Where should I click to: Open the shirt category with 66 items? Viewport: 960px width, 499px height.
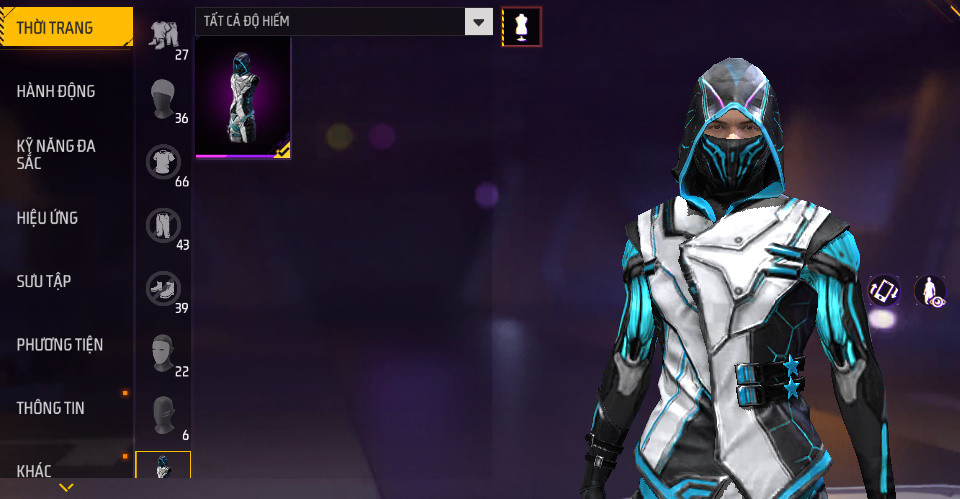click(164, 163)
